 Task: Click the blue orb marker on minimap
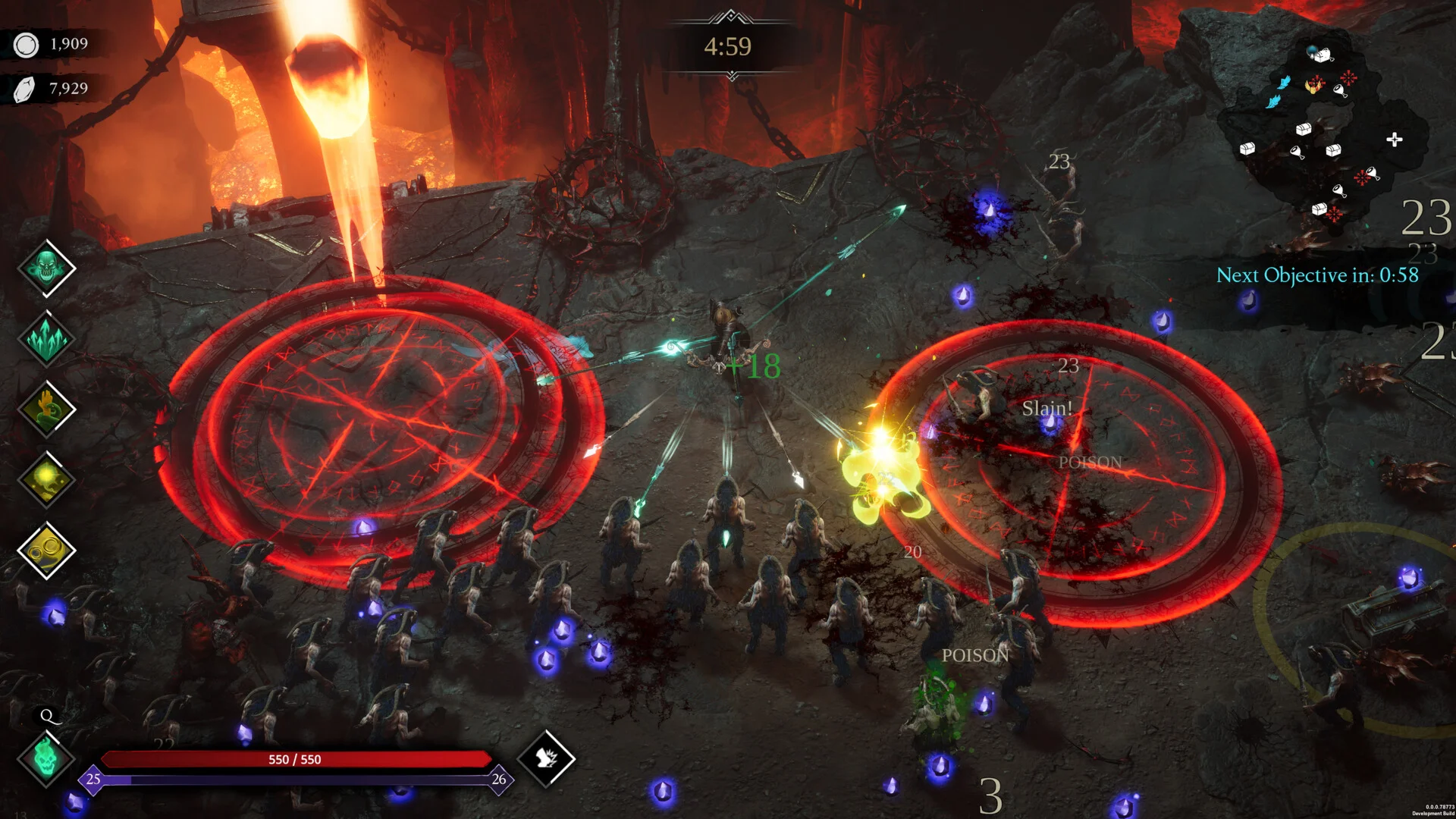click(1314, 52)
